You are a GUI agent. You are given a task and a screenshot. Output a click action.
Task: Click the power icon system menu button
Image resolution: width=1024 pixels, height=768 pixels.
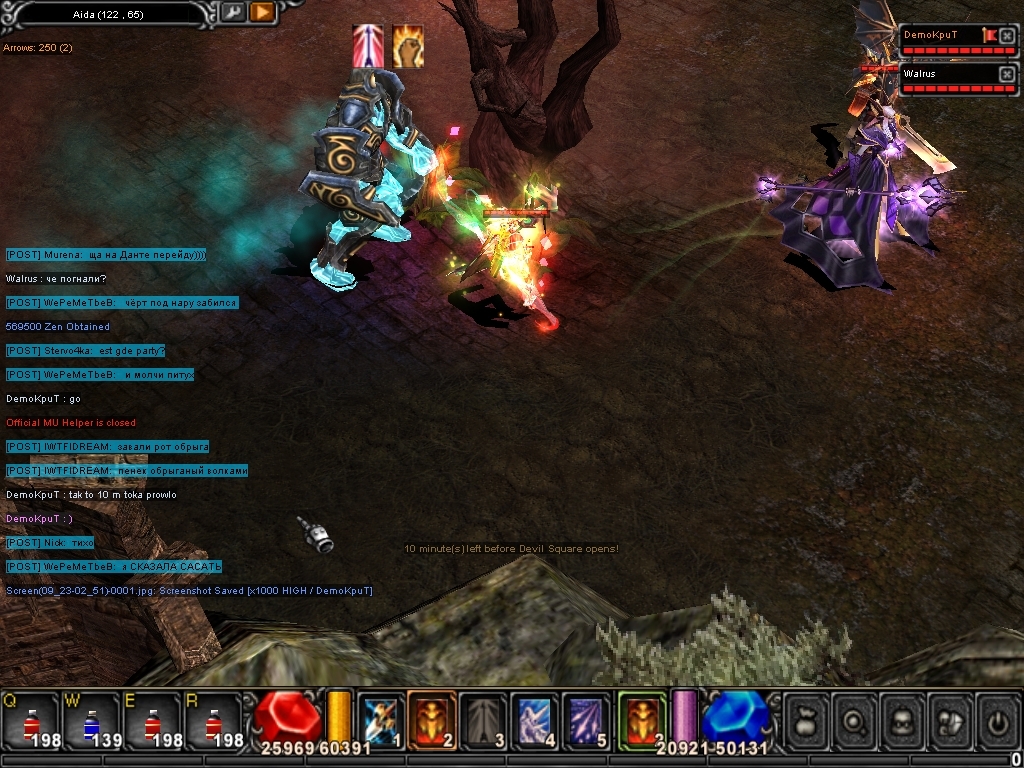pos(998,720)
